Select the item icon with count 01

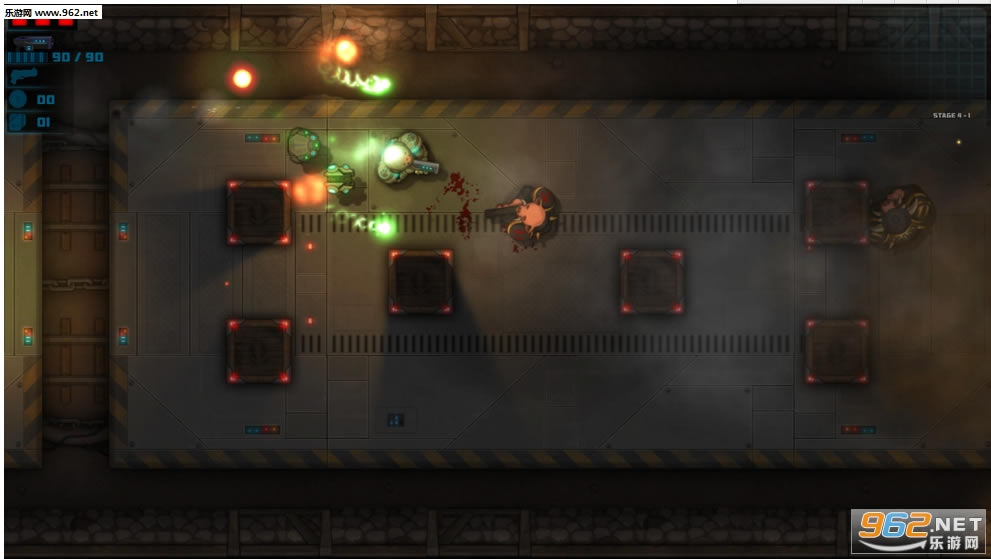pos(18,122)
